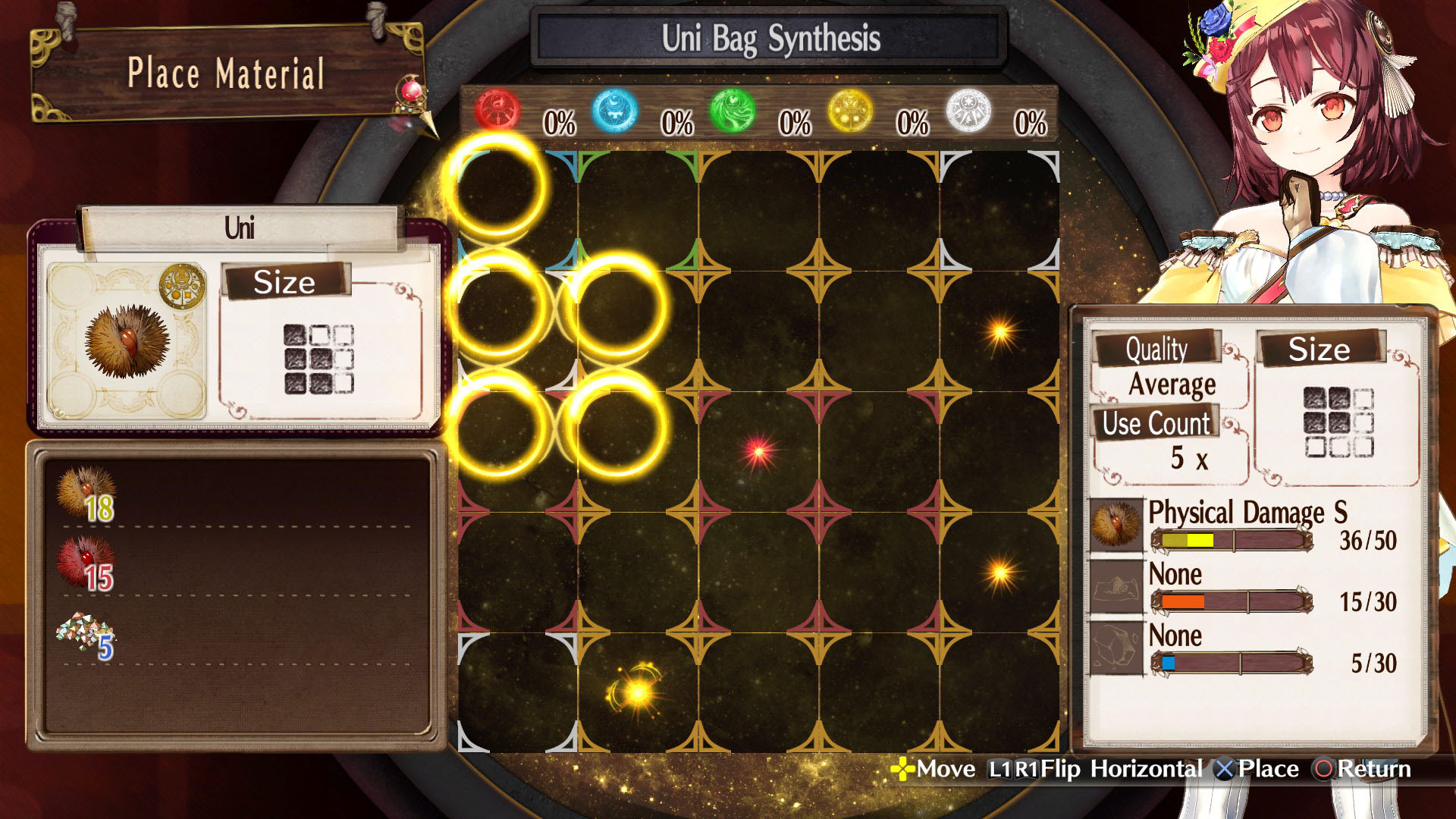Choose the yellow lightning element orb

click(849, 111)
